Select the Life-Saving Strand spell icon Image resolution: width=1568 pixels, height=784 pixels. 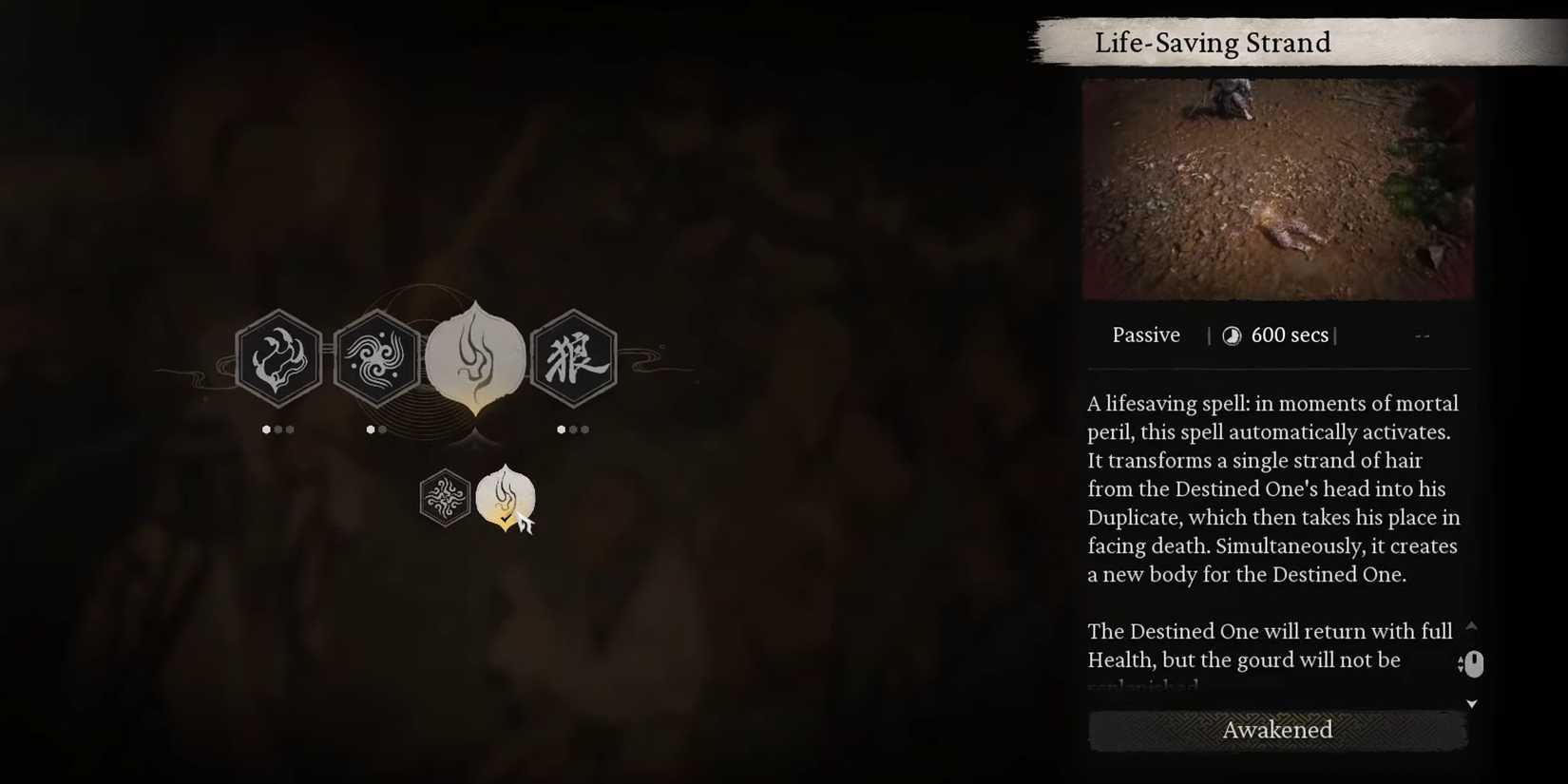point(506,496)
